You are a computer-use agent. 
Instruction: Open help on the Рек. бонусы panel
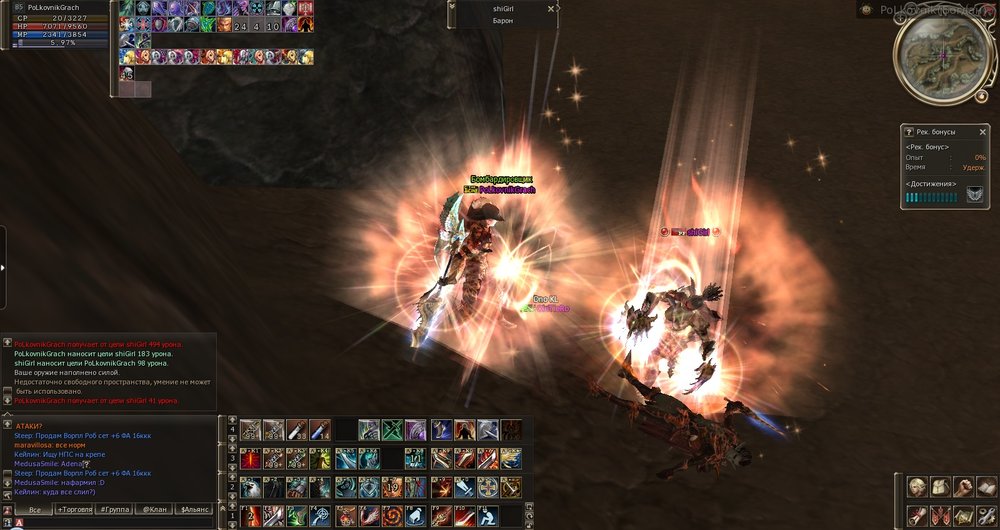[909, 132]
